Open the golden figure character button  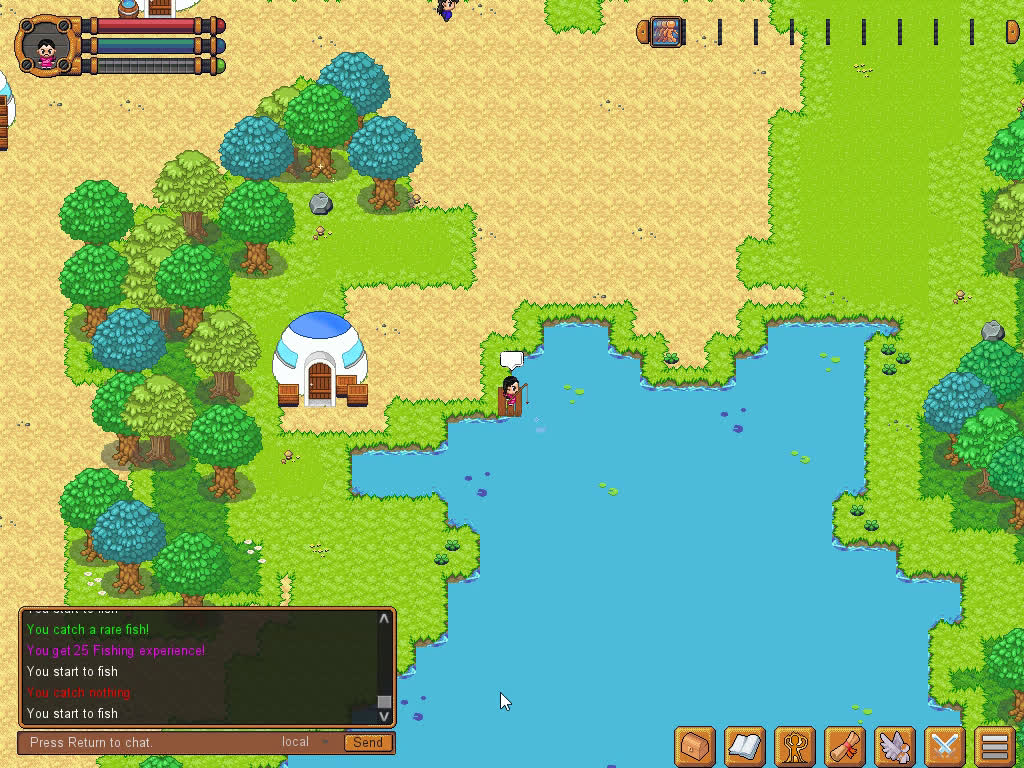coord(795,746)
